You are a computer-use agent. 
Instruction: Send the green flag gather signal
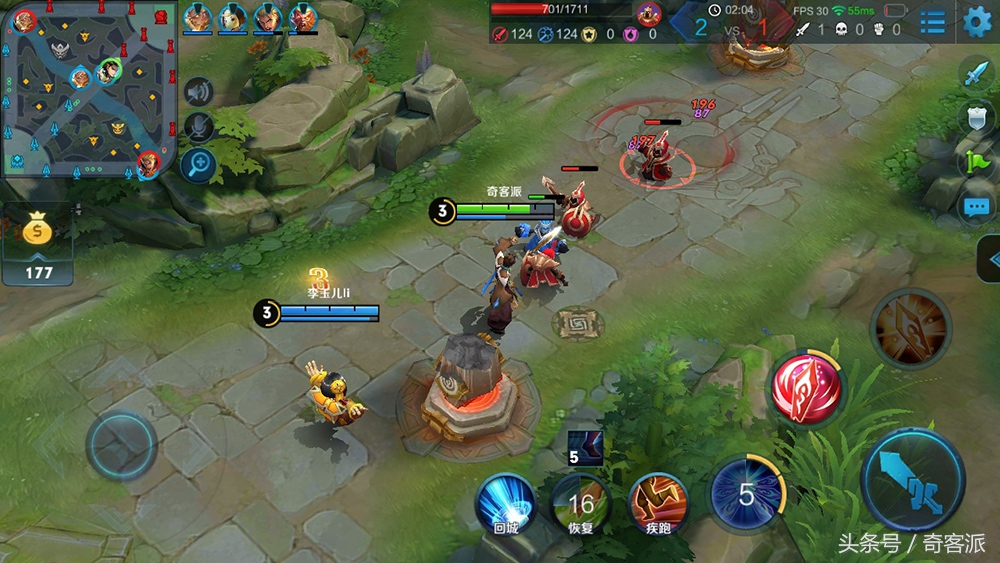click(975, 162)
